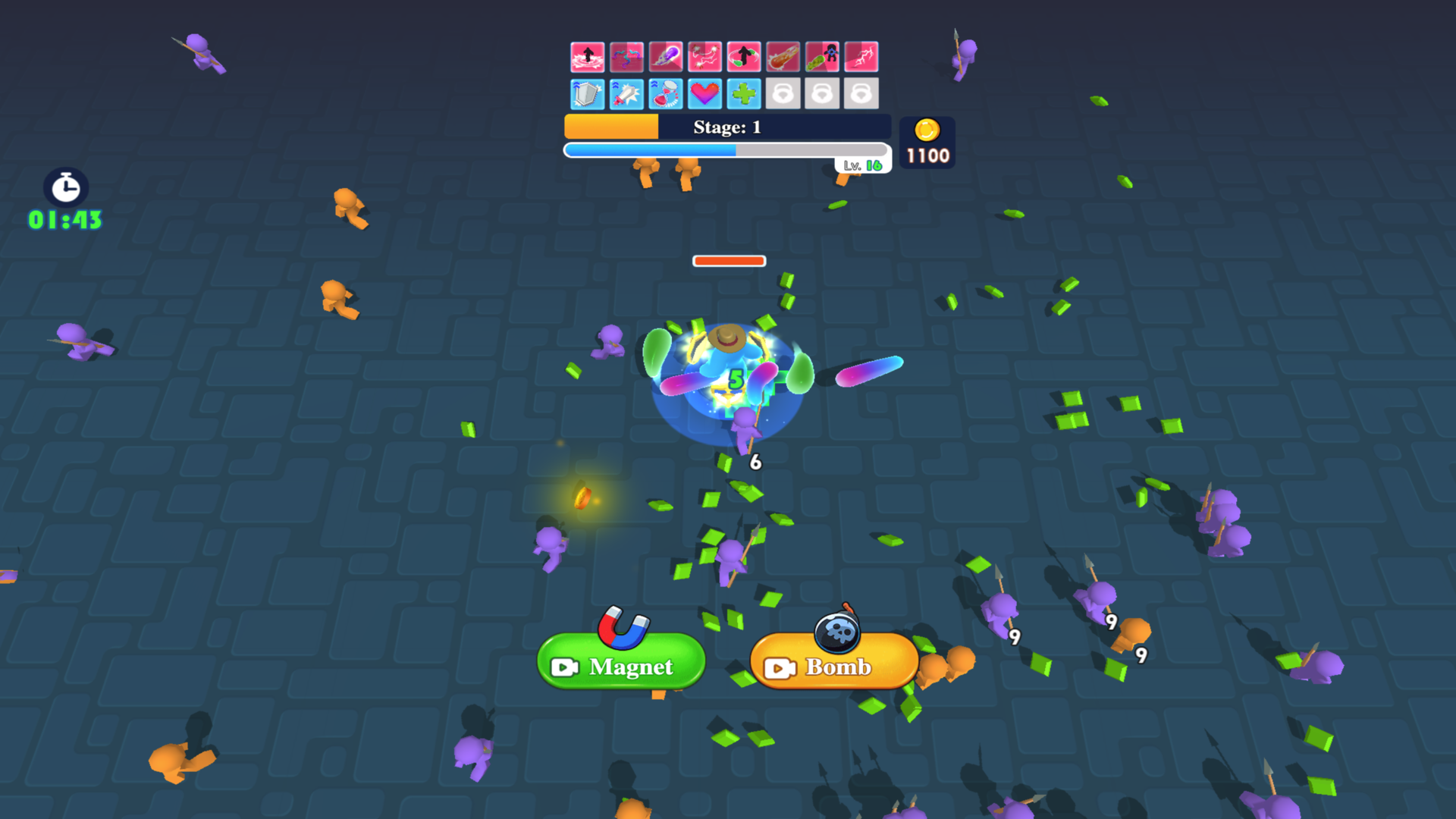Open the spinning arrow boost skill
The image size is (1456, 819).
(744, 57)
